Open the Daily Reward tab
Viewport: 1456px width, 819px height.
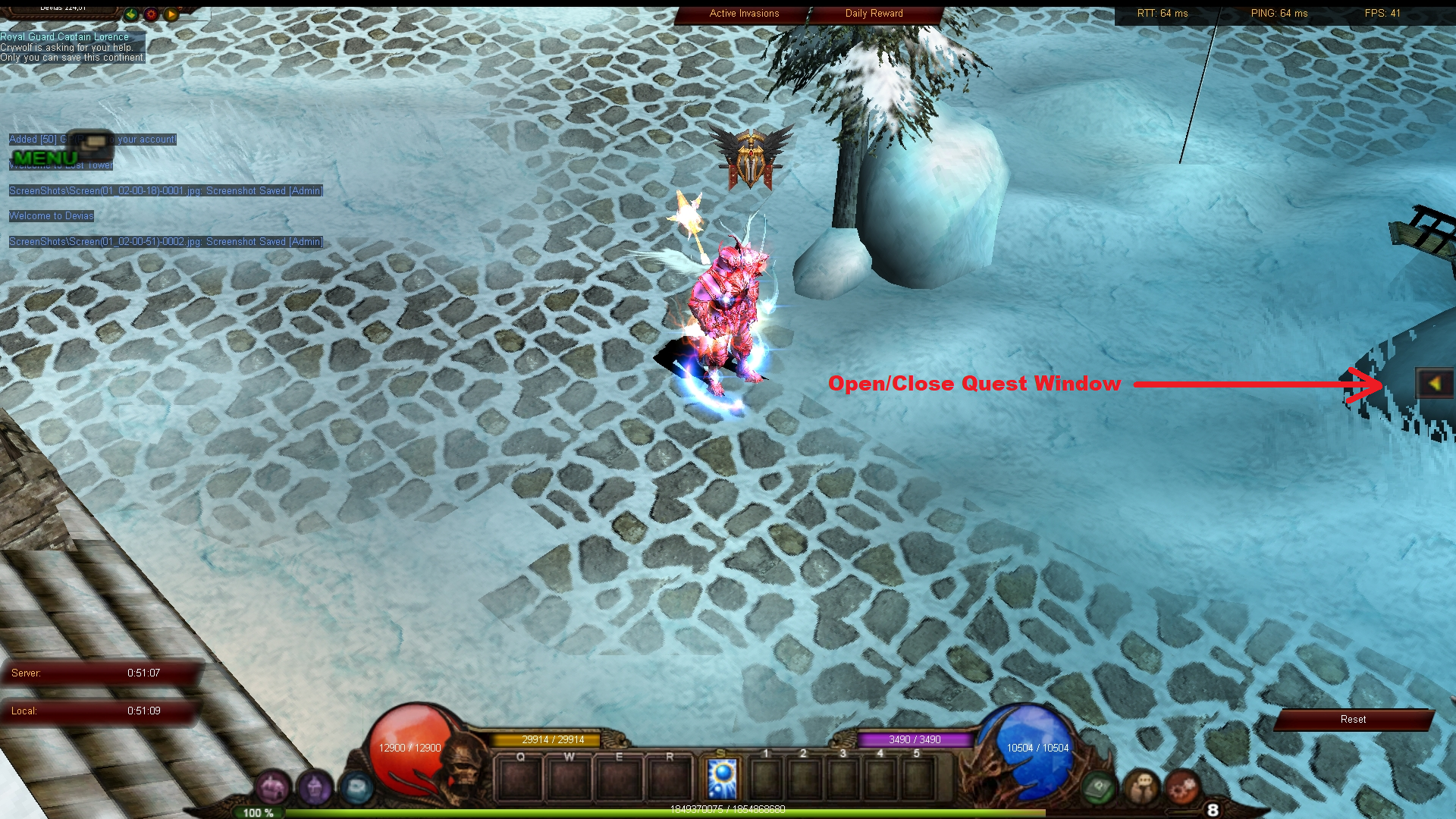874,13
